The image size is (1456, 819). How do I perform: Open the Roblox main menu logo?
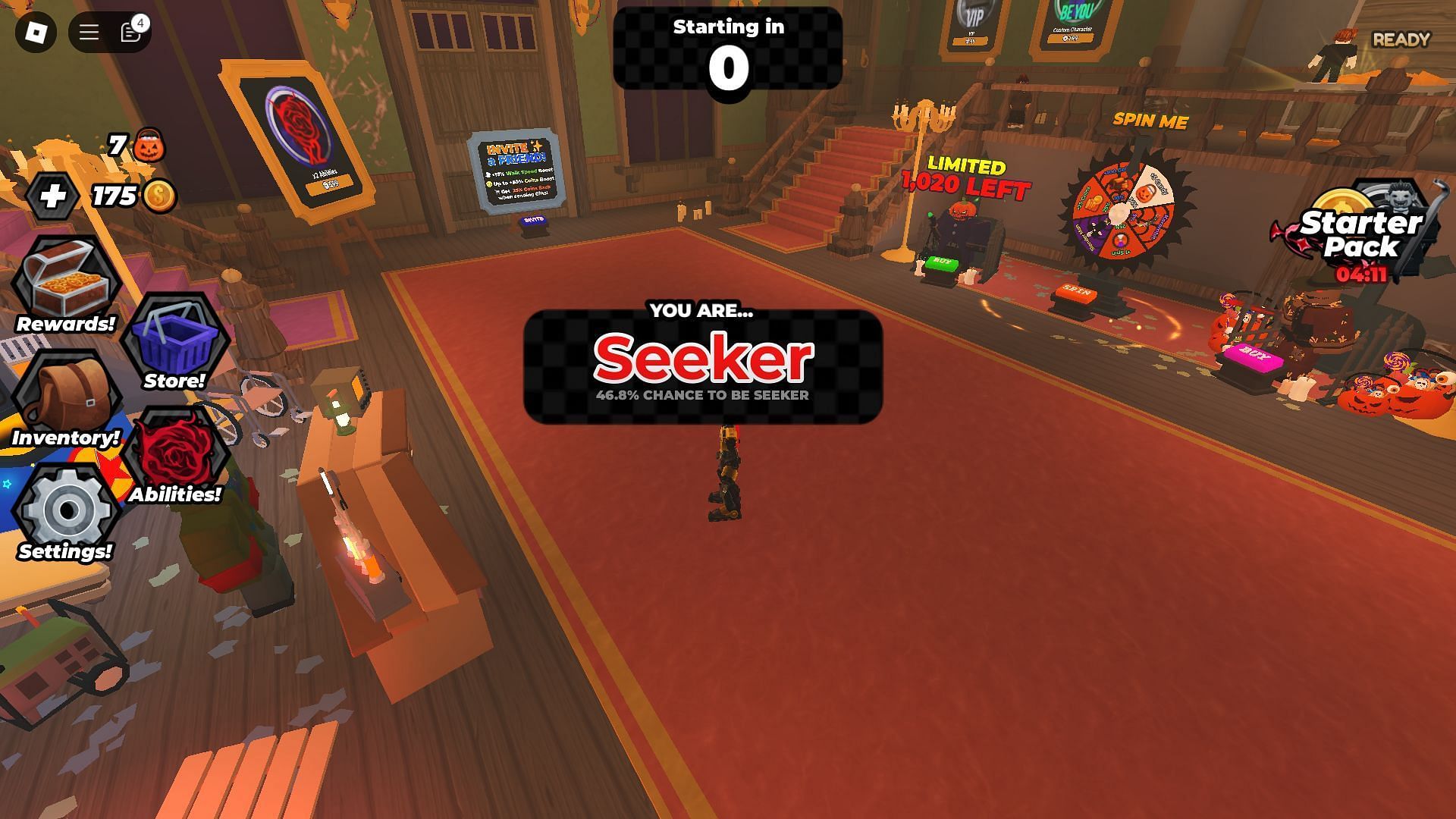coord(36,32)
